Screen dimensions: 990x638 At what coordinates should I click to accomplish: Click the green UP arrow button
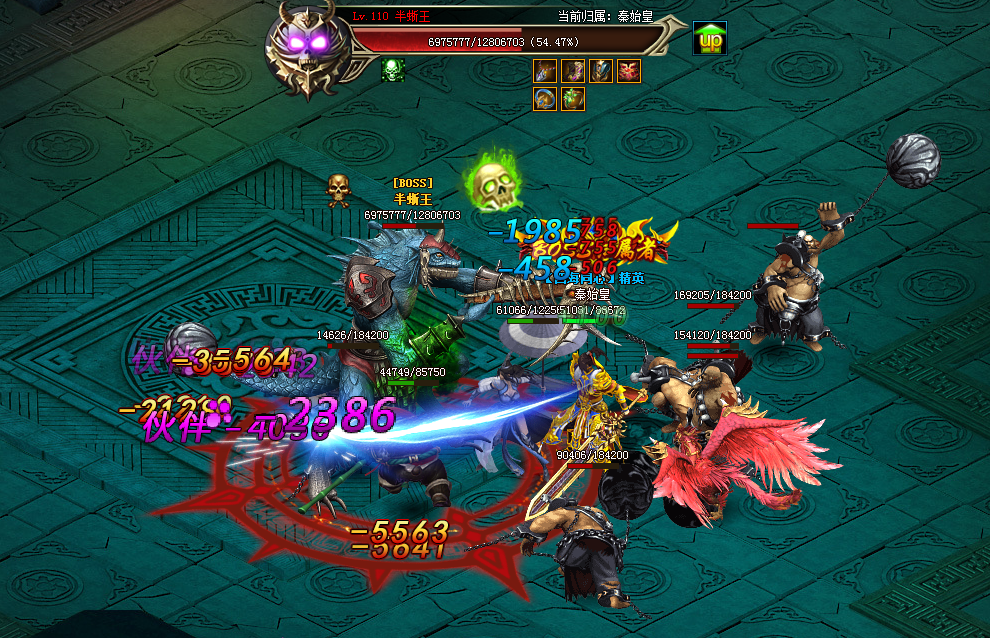click(x=710, y=39)
